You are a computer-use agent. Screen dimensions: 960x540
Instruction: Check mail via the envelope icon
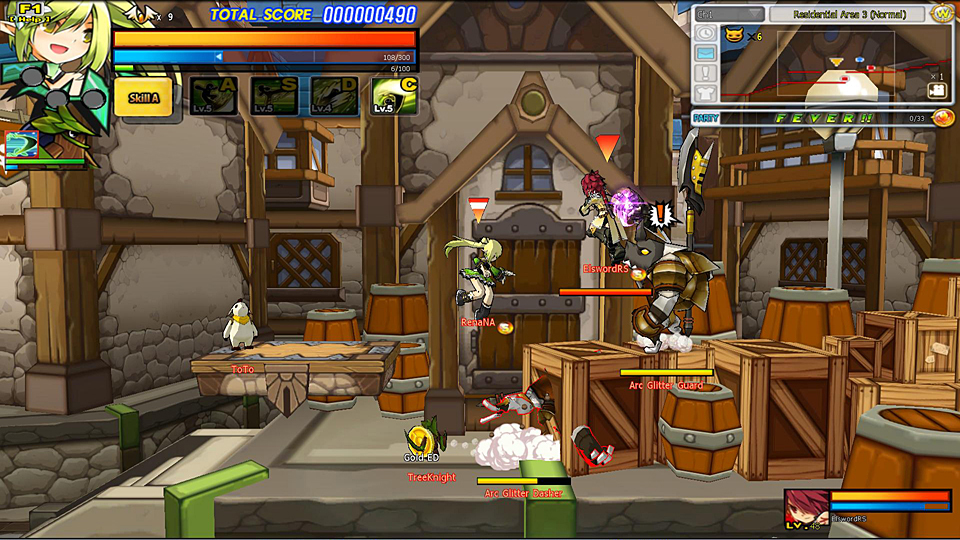(706, 54)
